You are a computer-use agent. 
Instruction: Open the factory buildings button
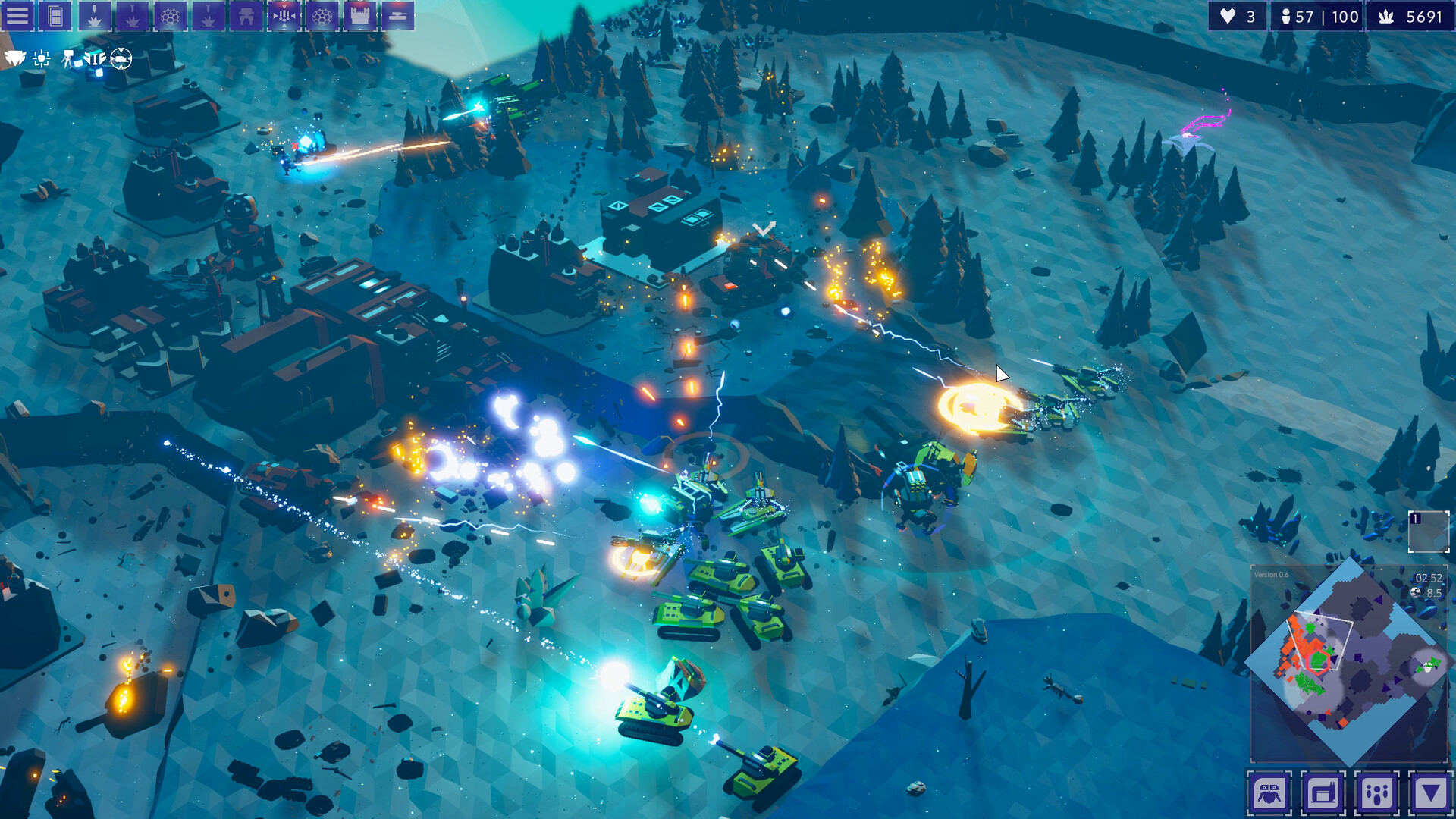pos(1323,793)
